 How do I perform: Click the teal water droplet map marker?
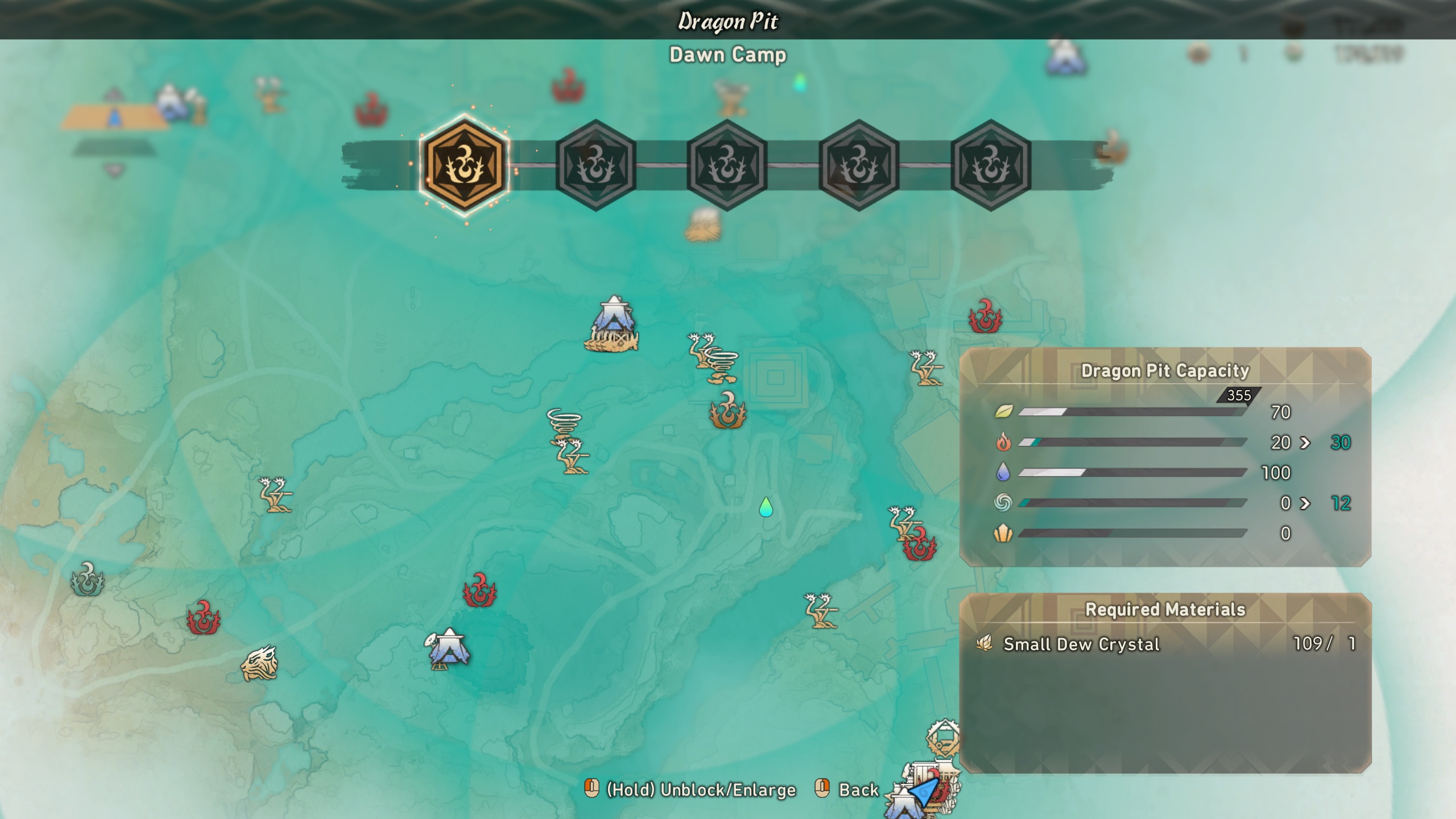pos(766,507)
